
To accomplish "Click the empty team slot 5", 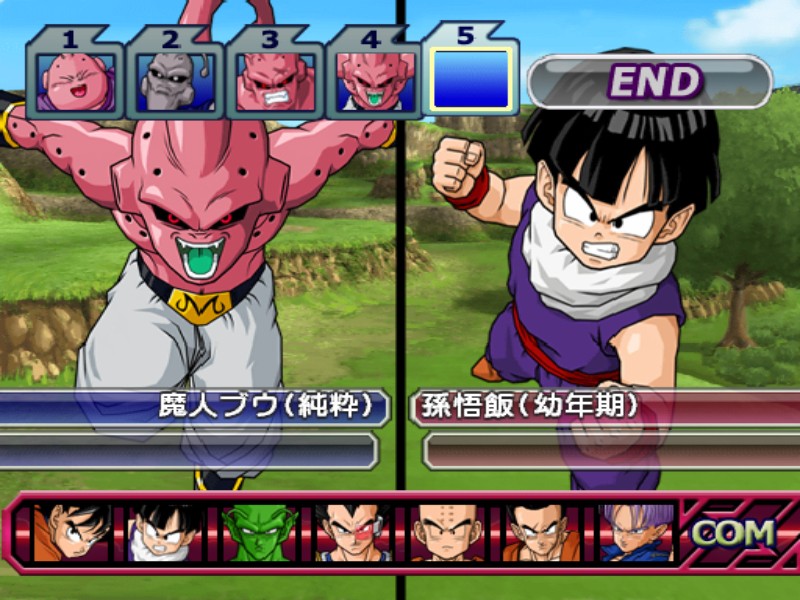I will tap(471, 78).
